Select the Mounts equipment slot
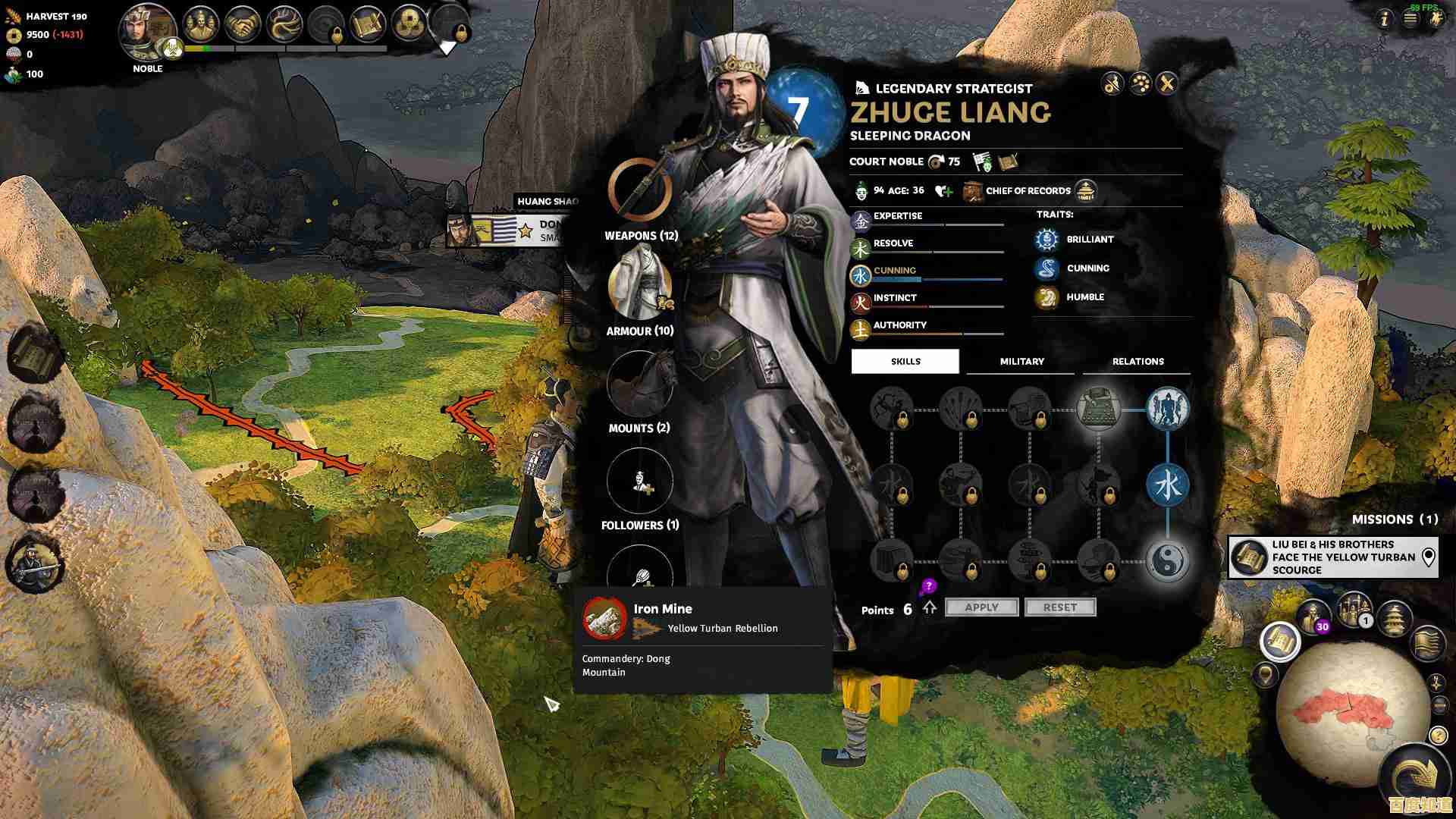The width and height of the screenshot is (1456, 819). click(640, 384)
